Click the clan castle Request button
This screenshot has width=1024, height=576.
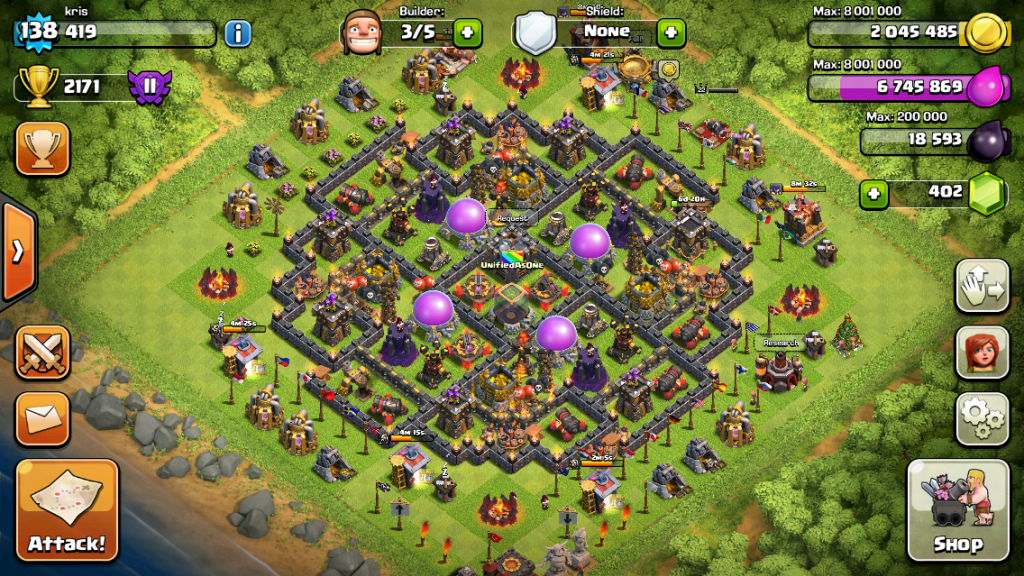coord(512,217)
